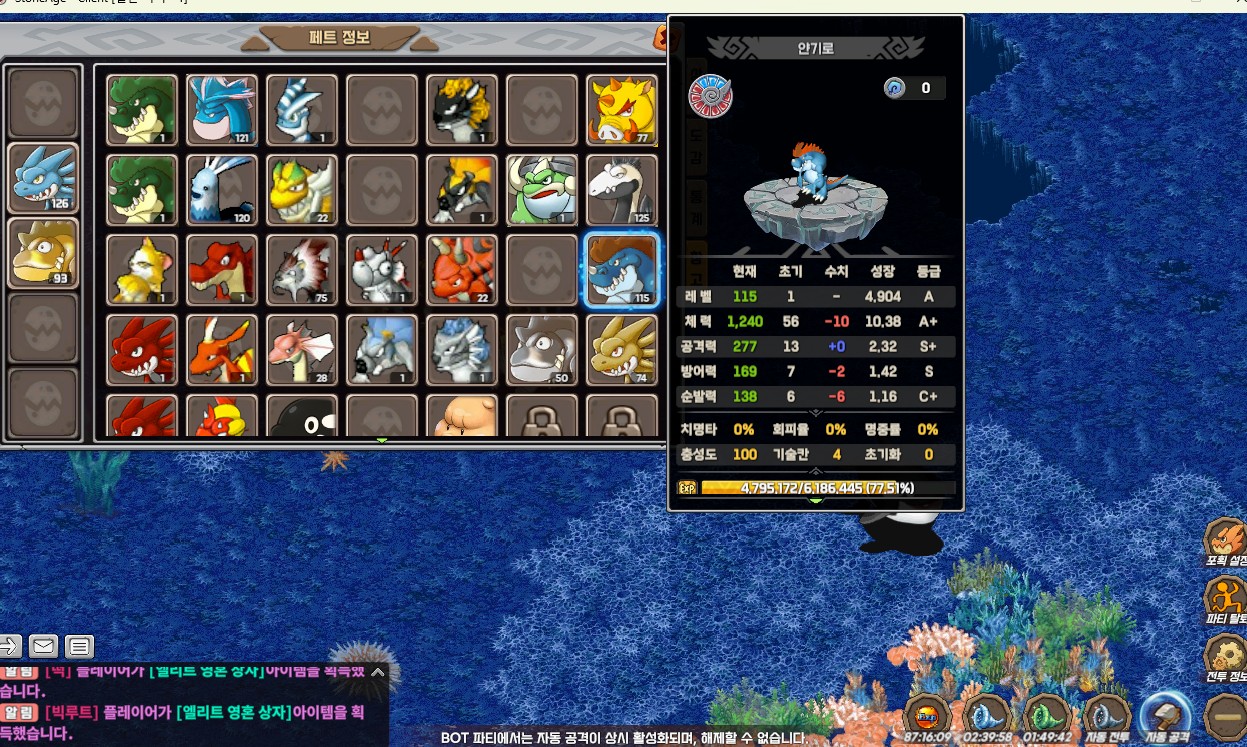Select the level 121 blue dragon pet
Image resolution: width=1247 pixels, height=747 pixels.
pyautogui.click(x=222, y=110)
